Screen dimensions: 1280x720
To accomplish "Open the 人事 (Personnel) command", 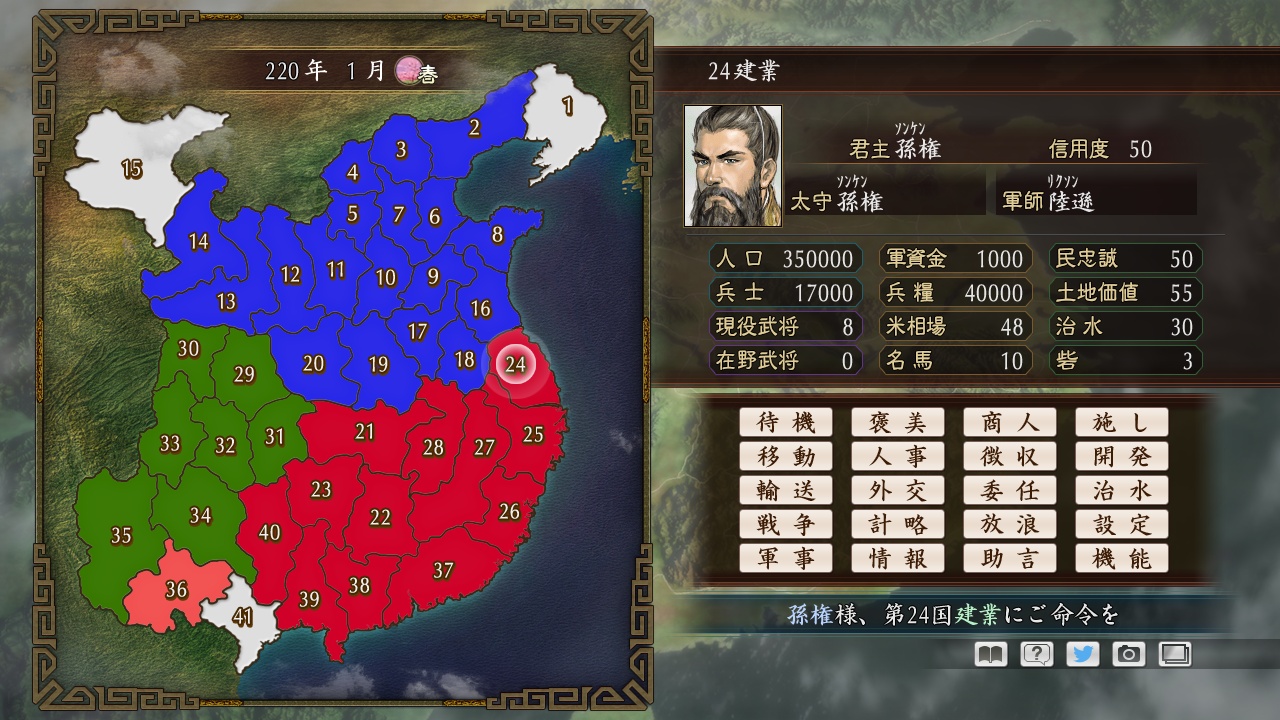I will pos(898,456).
